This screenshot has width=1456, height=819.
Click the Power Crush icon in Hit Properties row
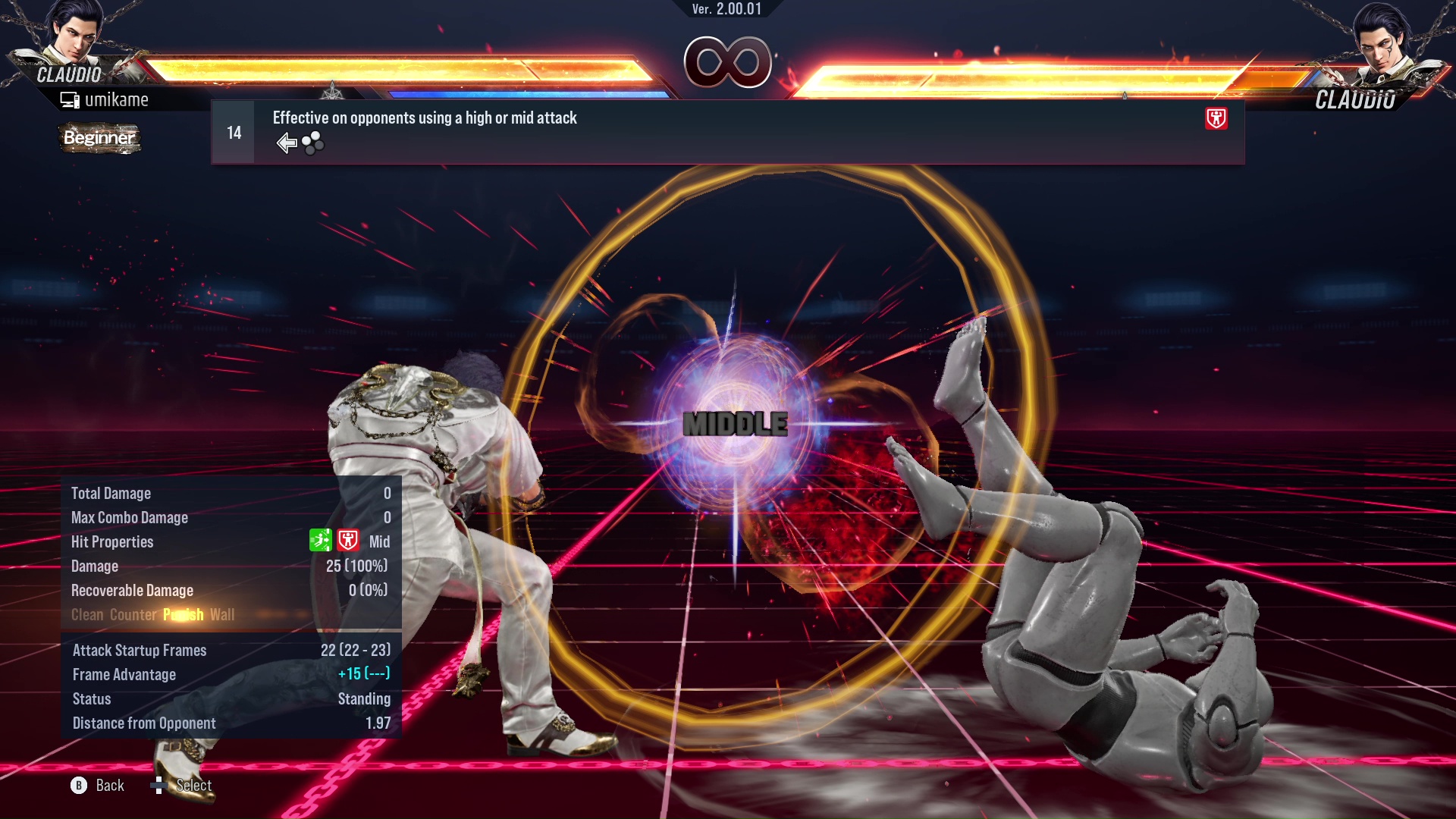[348, 541]
